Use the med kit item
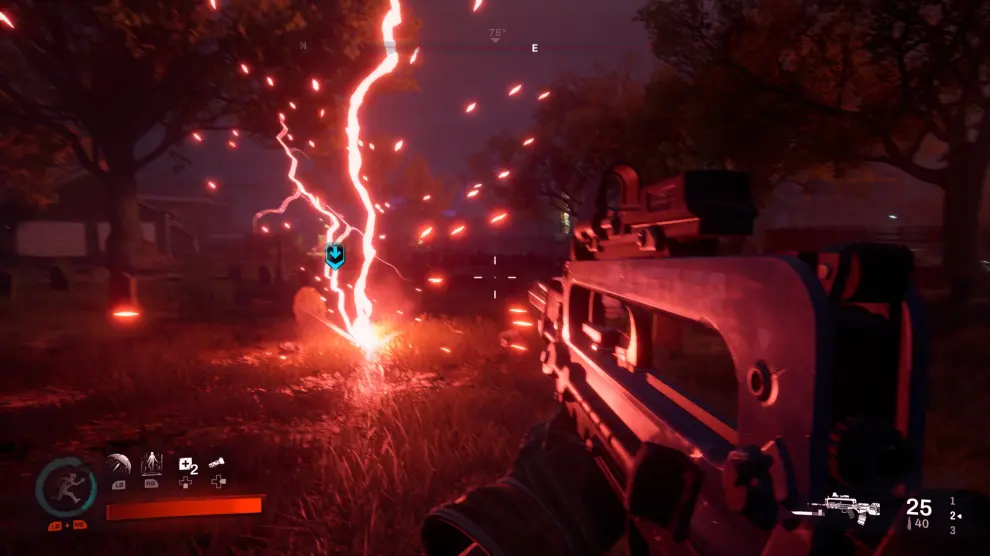This screenshot has width=990, height=556. [x=187, y=464]
